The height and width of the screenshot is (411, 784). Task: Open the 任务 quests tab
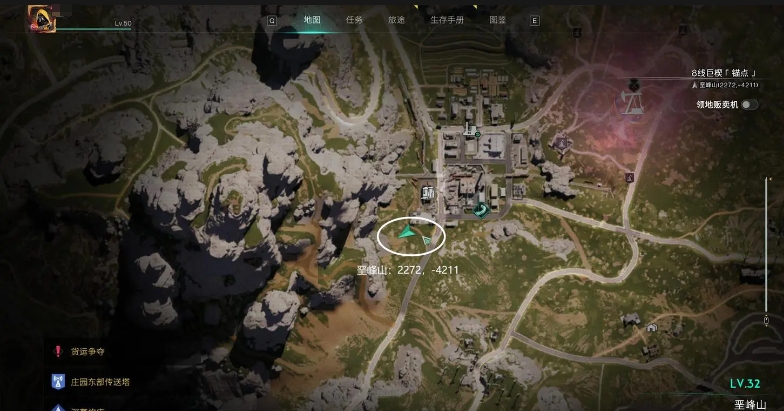[x=354, y=19]
